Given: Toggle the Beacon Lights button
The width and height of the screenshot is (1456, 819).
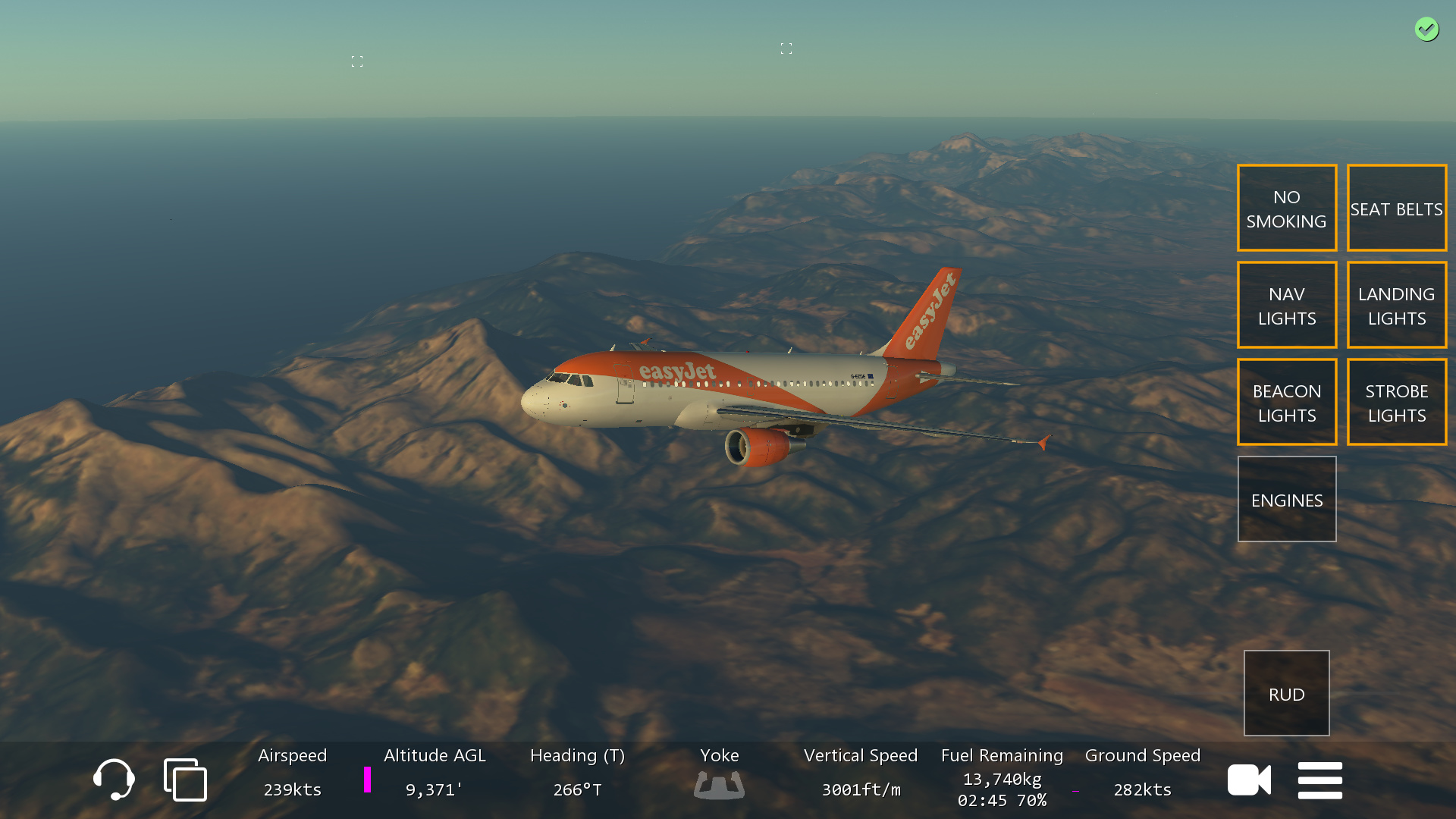Looking at the screenshot, I should (x=1286, y=402).
